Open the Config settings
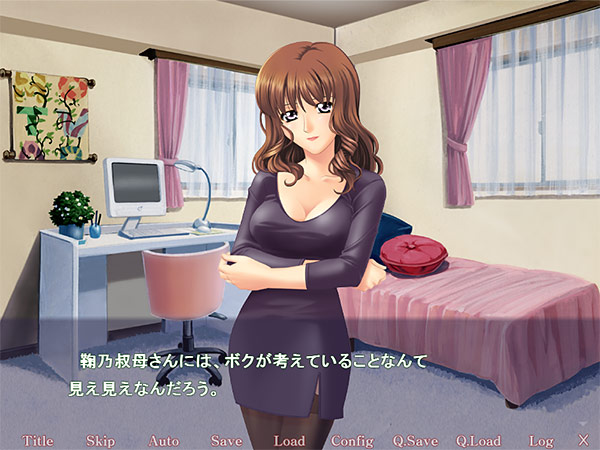Viewport: 600px width, 450px height. [351, 440]
